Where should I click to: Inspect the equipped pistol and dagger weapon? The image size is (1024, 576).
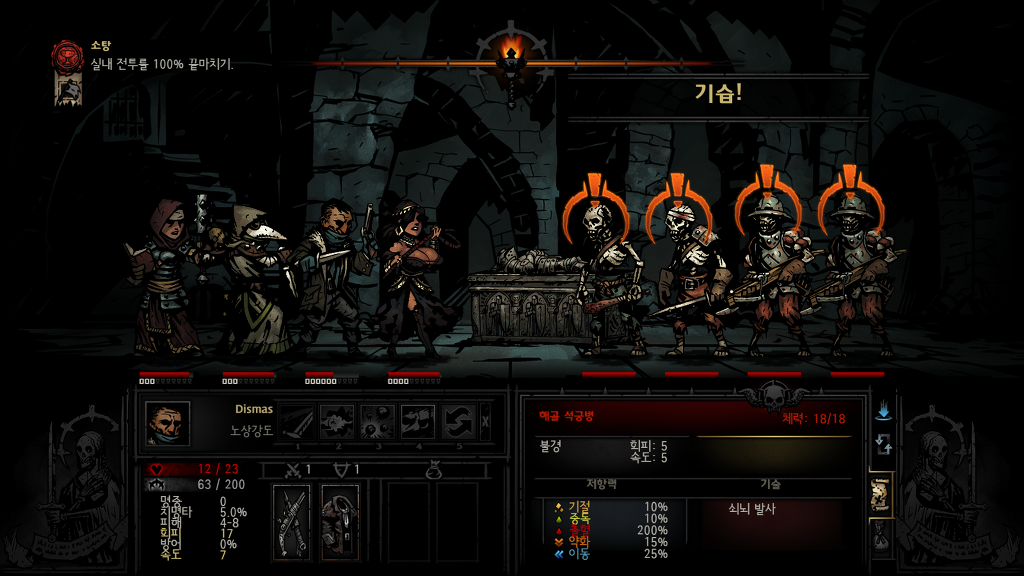tap(291, 521)
